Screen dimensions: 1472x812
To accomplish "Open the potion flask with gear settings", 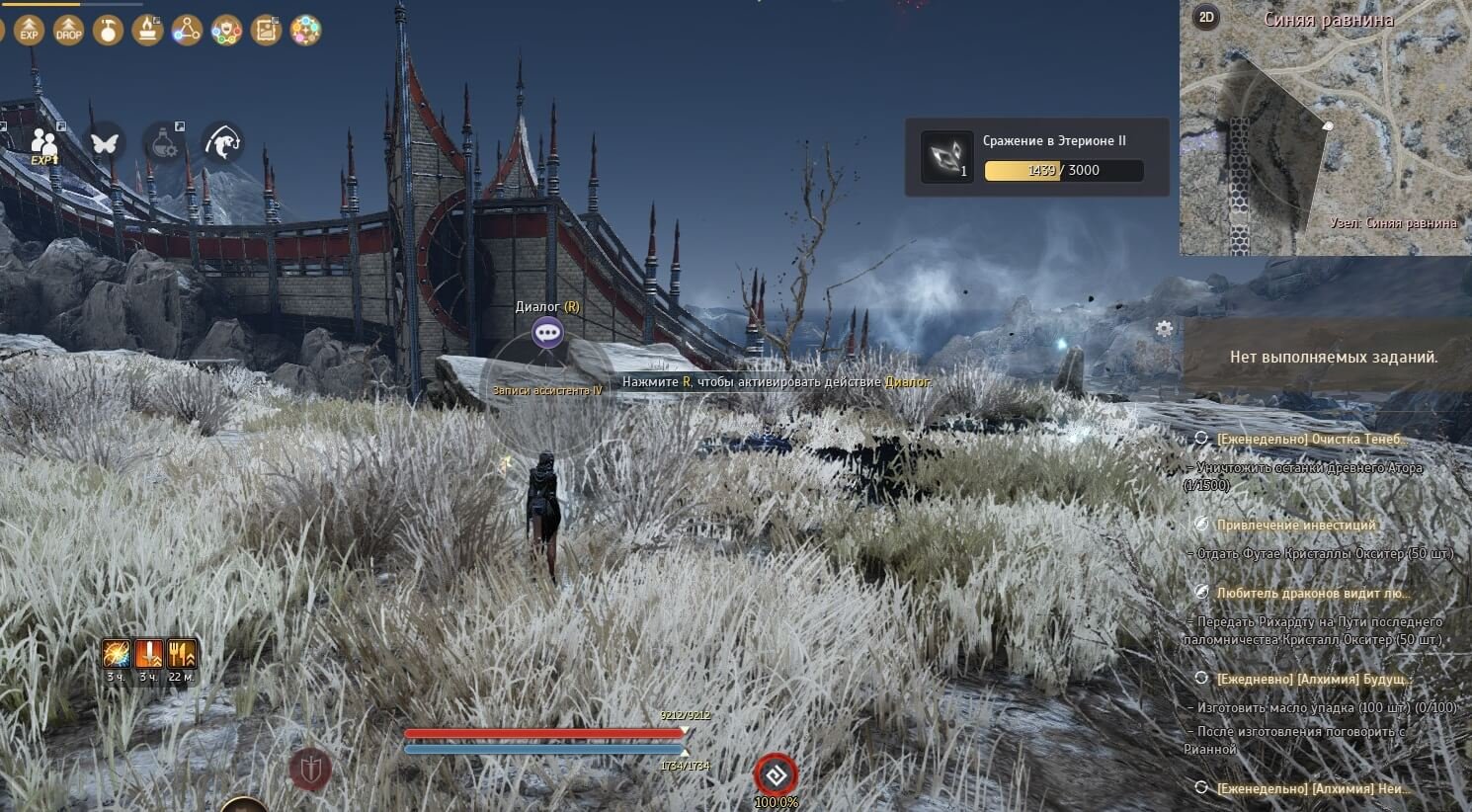I will coord(164,143).
